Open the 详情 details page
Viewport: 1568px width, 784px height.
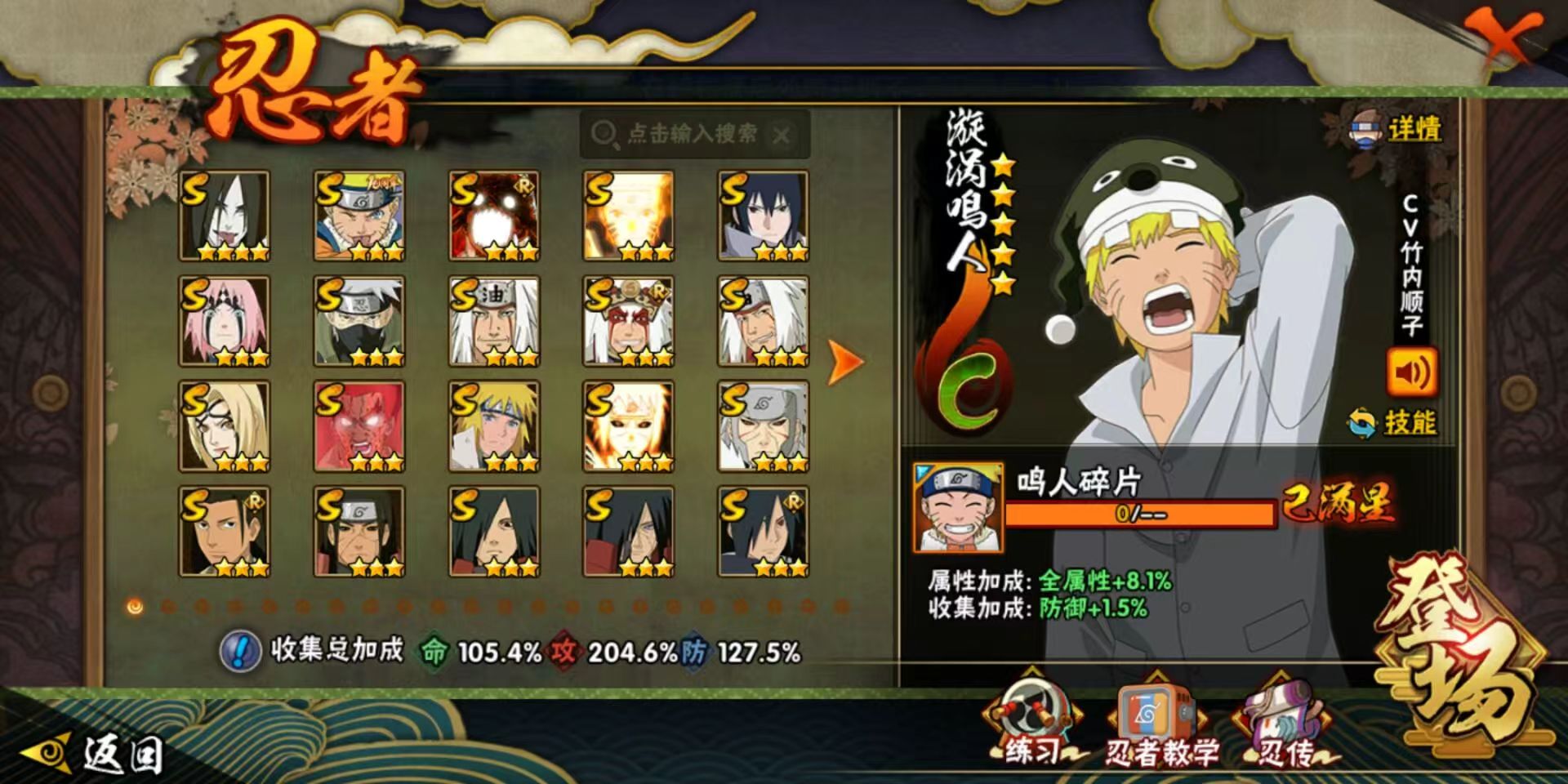(x=1397, y=130)
